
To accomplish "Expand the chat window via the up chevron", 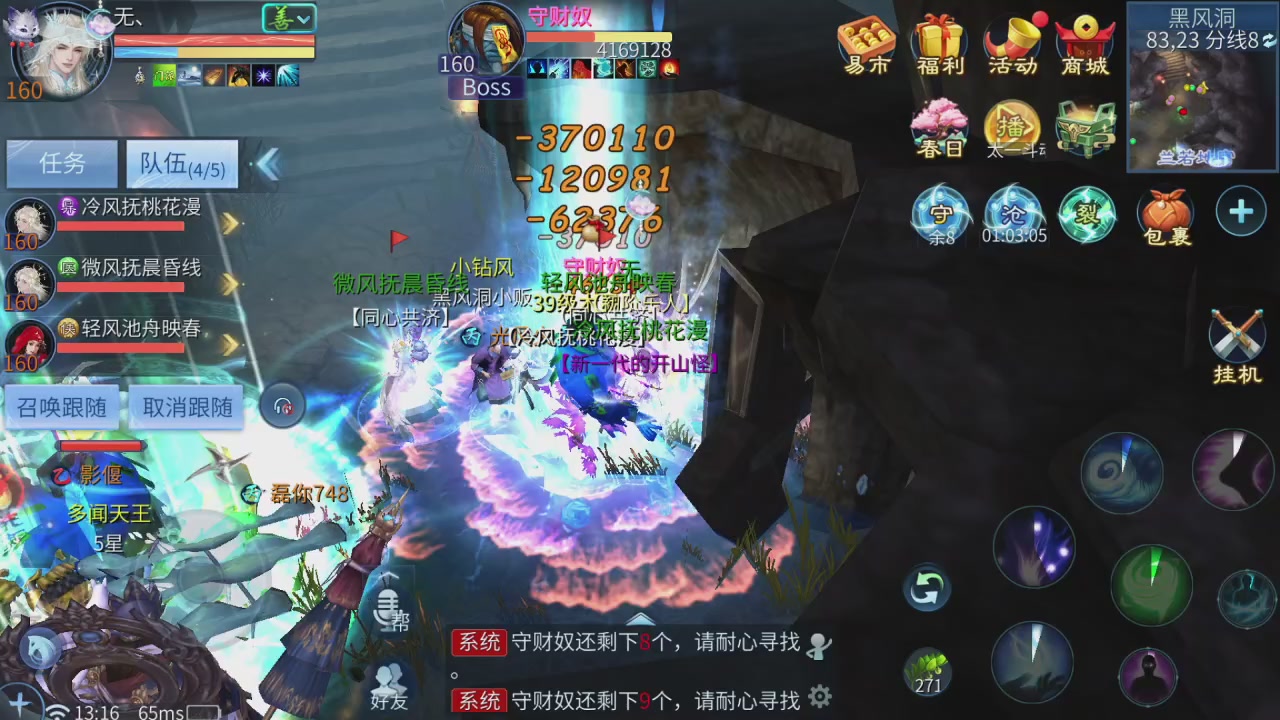I will click(640, 618).
